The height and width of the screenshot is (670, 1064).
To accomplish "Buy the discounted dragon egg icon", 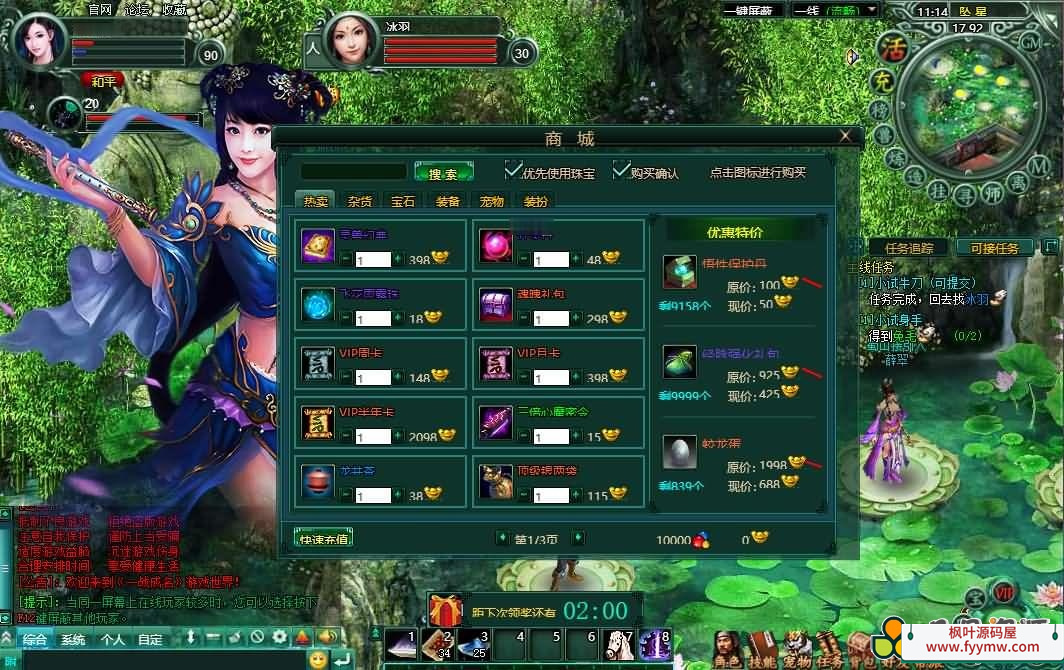I will [679, 452].
